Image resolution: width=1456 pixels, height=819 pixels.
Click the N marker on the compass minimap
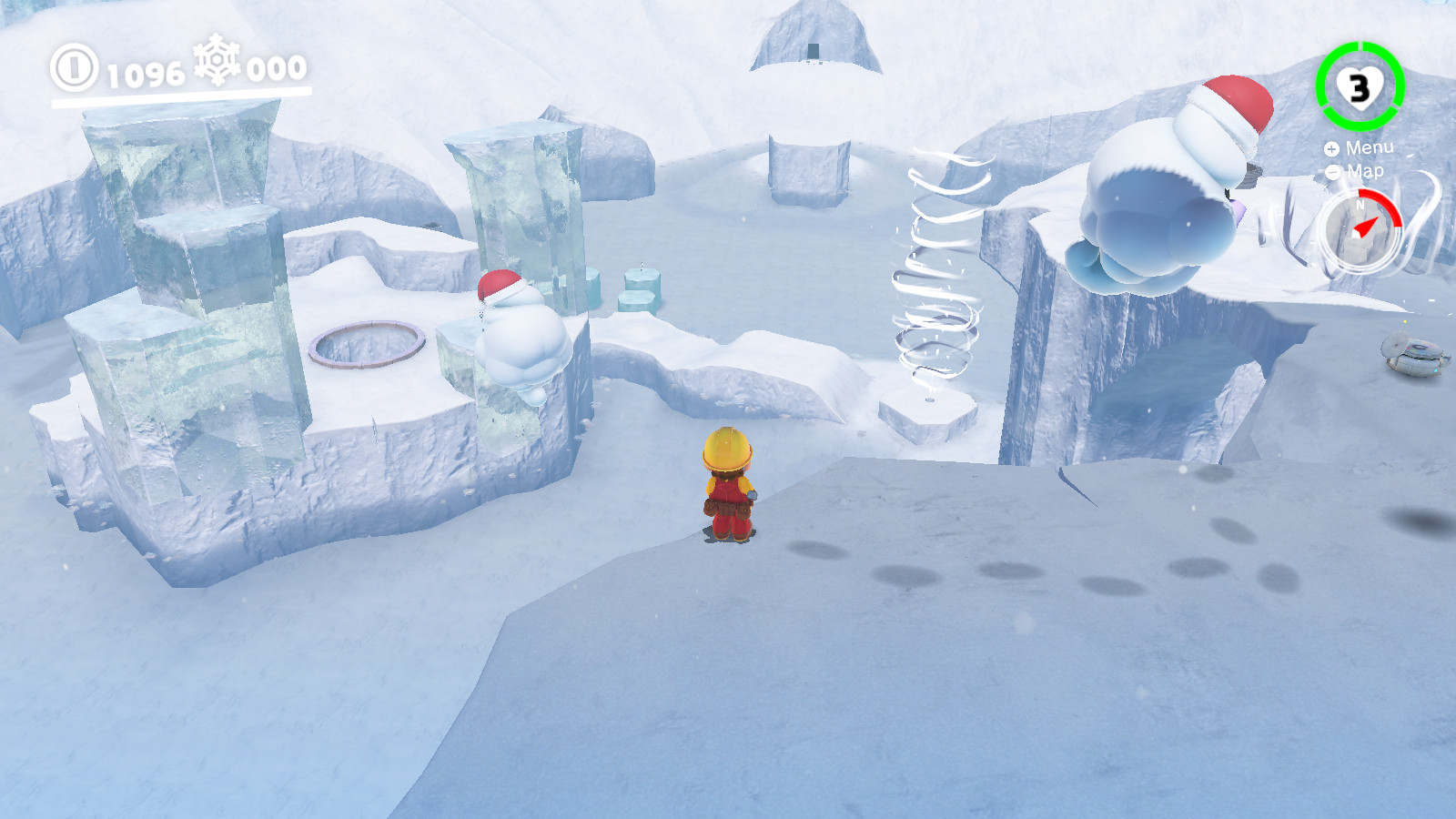(1360, 202)
